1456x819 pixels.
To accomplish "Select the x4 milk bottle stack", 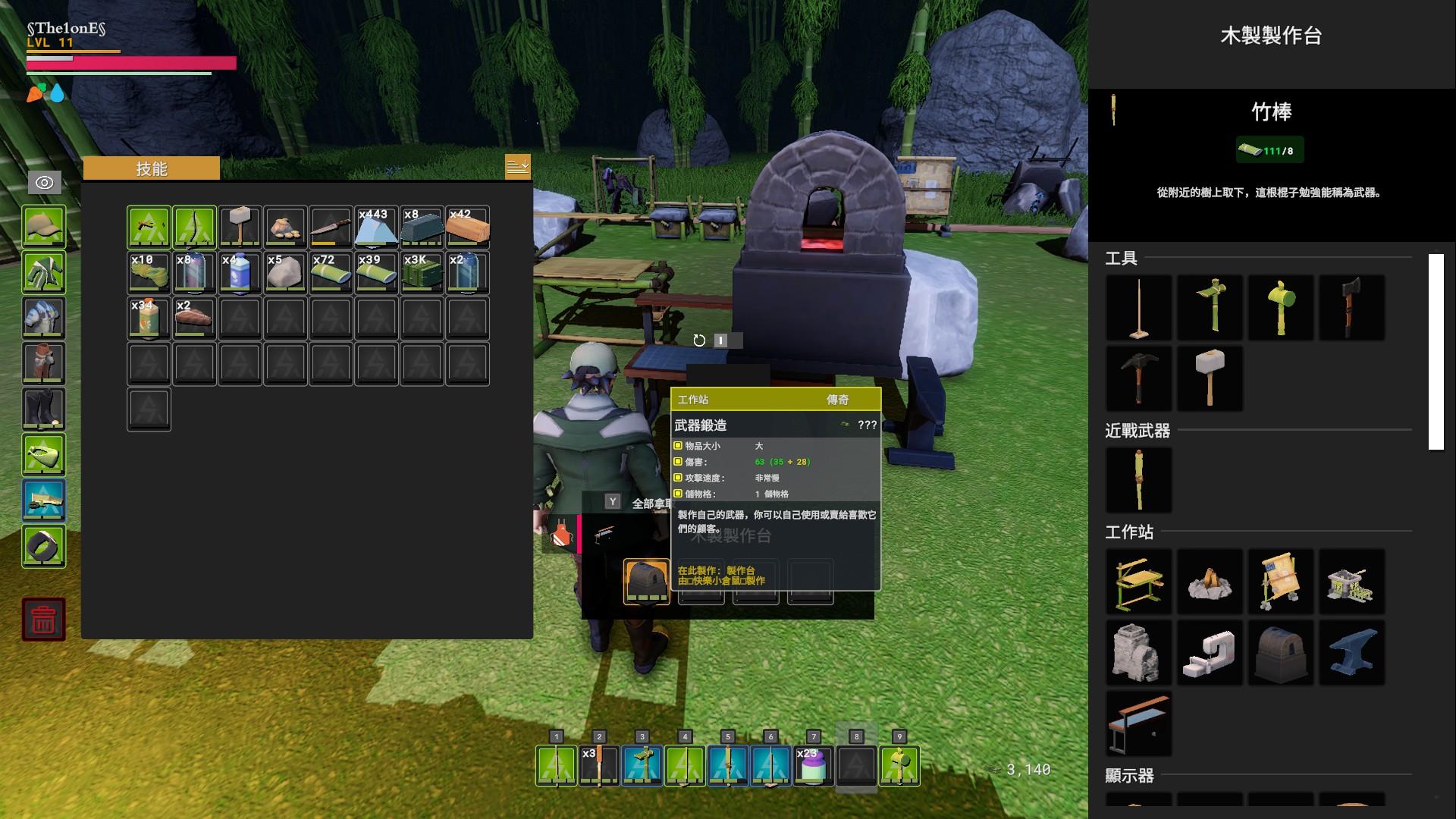I will (x=240, y=272).
